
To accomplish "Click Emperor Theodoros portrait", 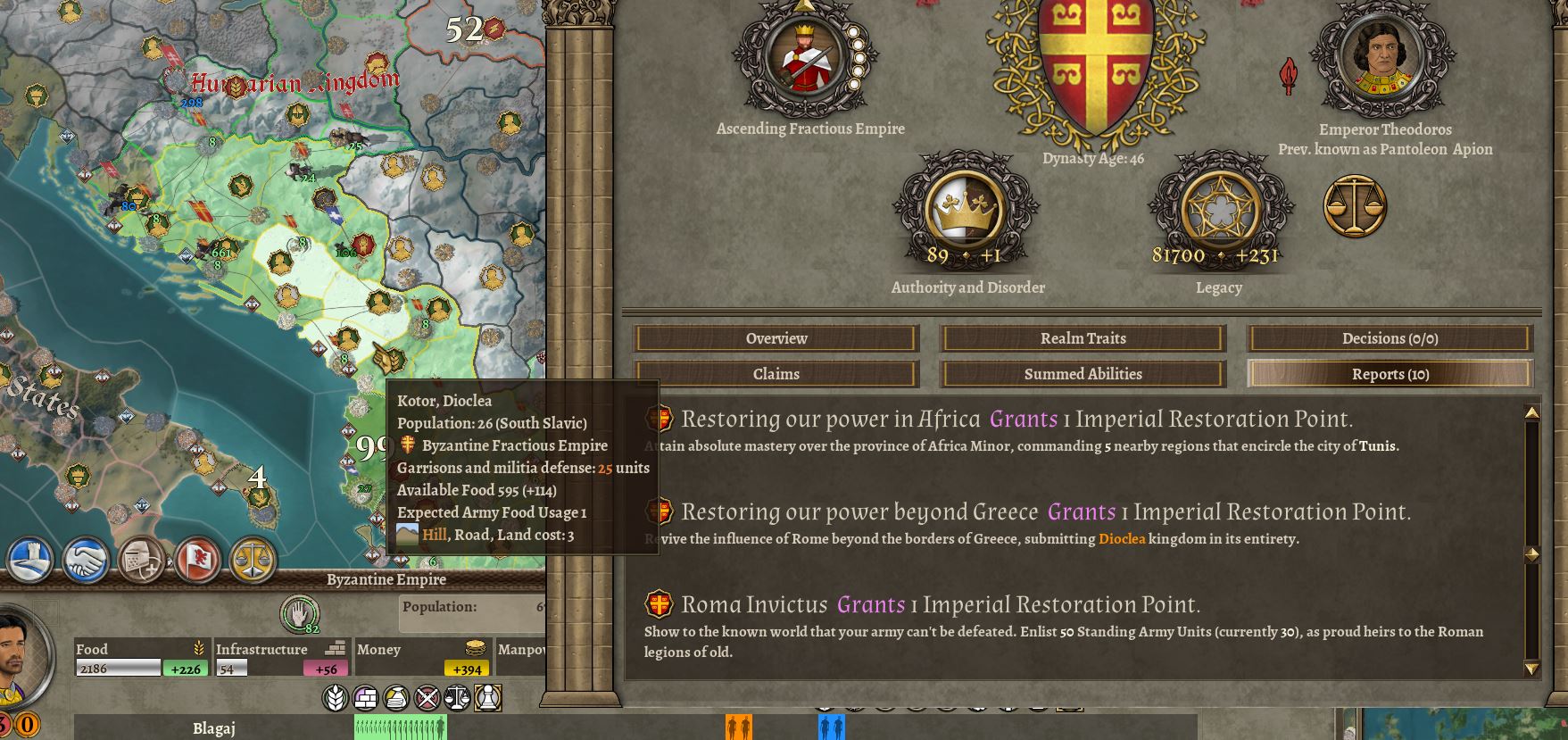I will click(1384, 58).
